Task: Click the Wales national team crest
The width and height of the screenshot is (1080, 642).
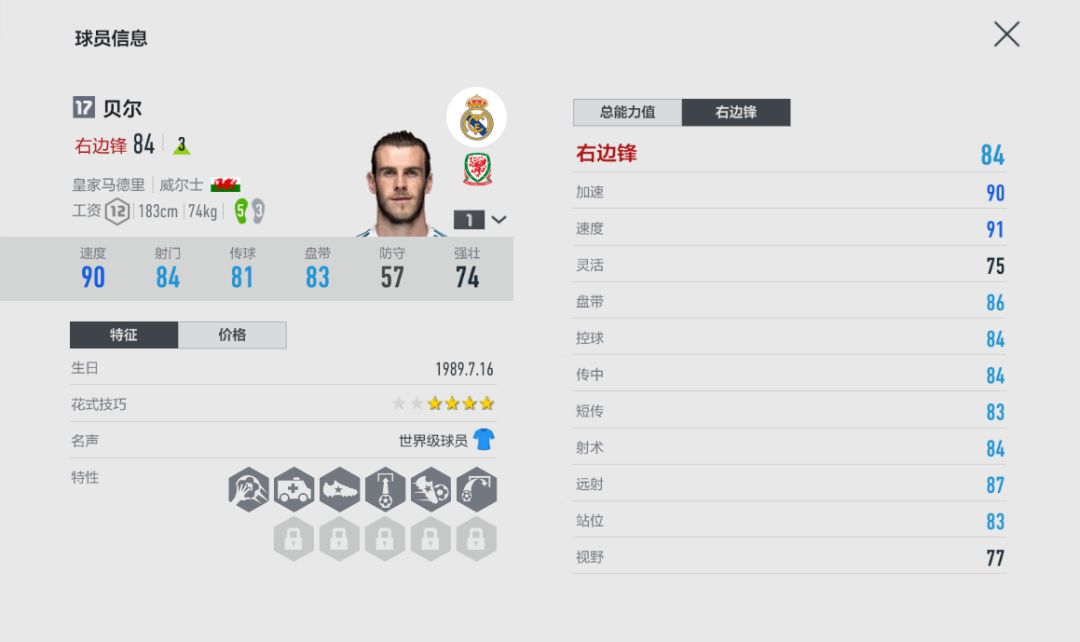Action: [x=477, y=169]
